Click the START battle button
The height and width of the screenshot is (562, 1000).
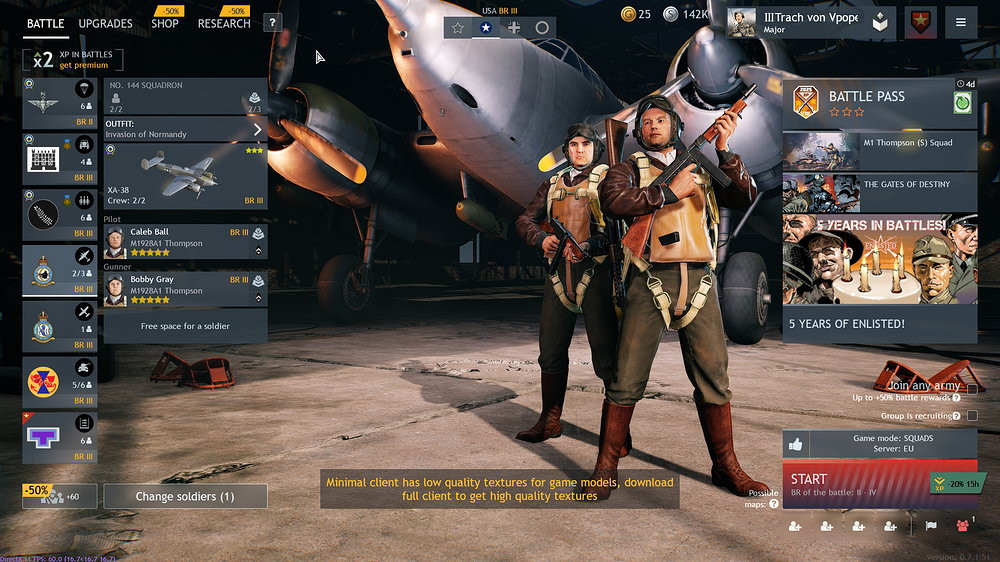tap(855, 484)
